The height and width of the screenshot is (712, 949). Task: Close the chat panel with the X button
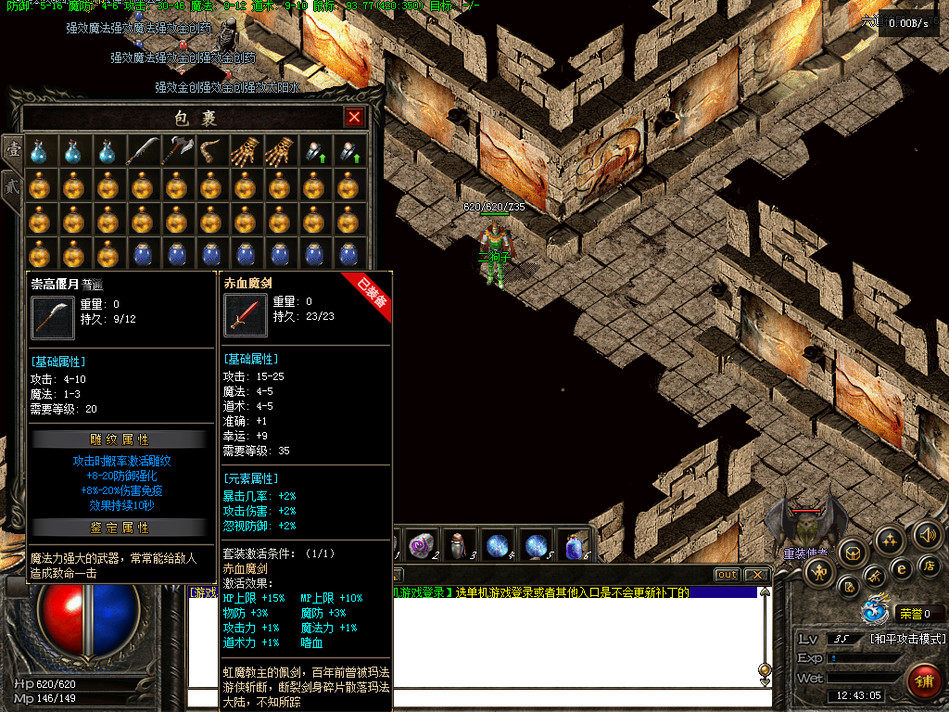click(757, 575)
